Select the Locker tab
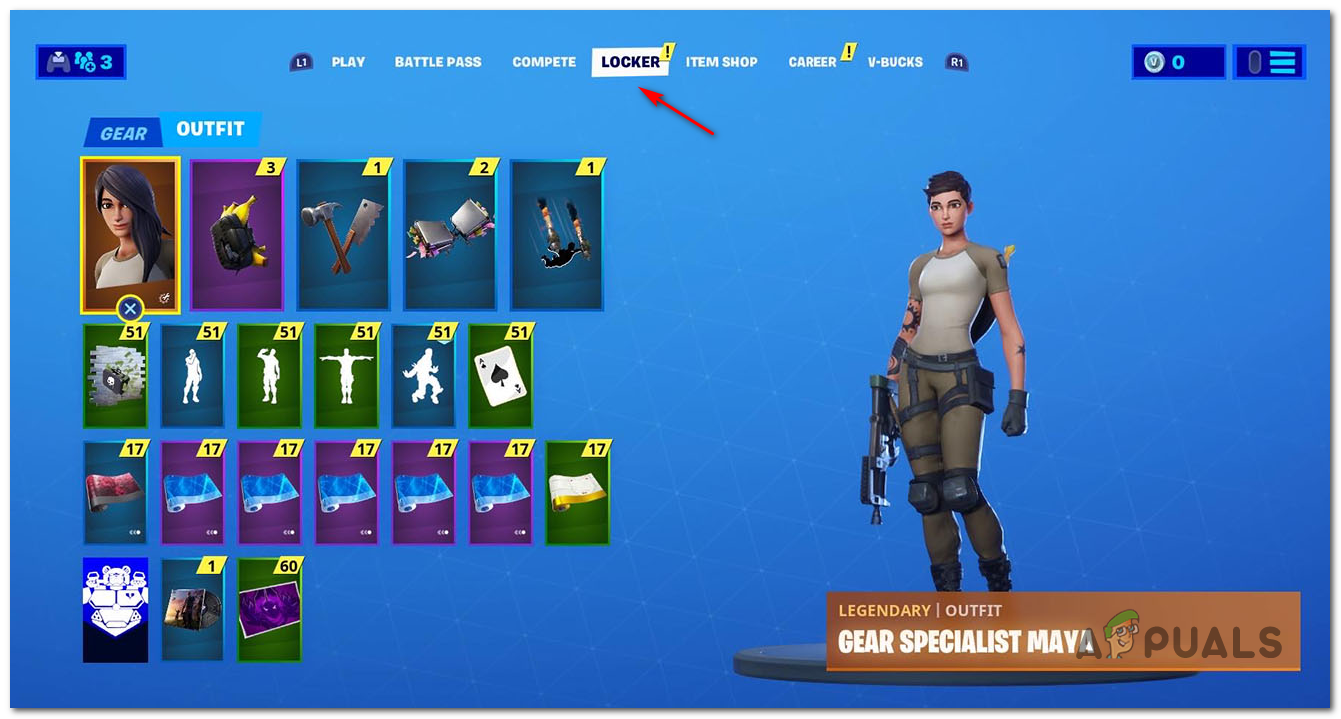 click(630, 62)
